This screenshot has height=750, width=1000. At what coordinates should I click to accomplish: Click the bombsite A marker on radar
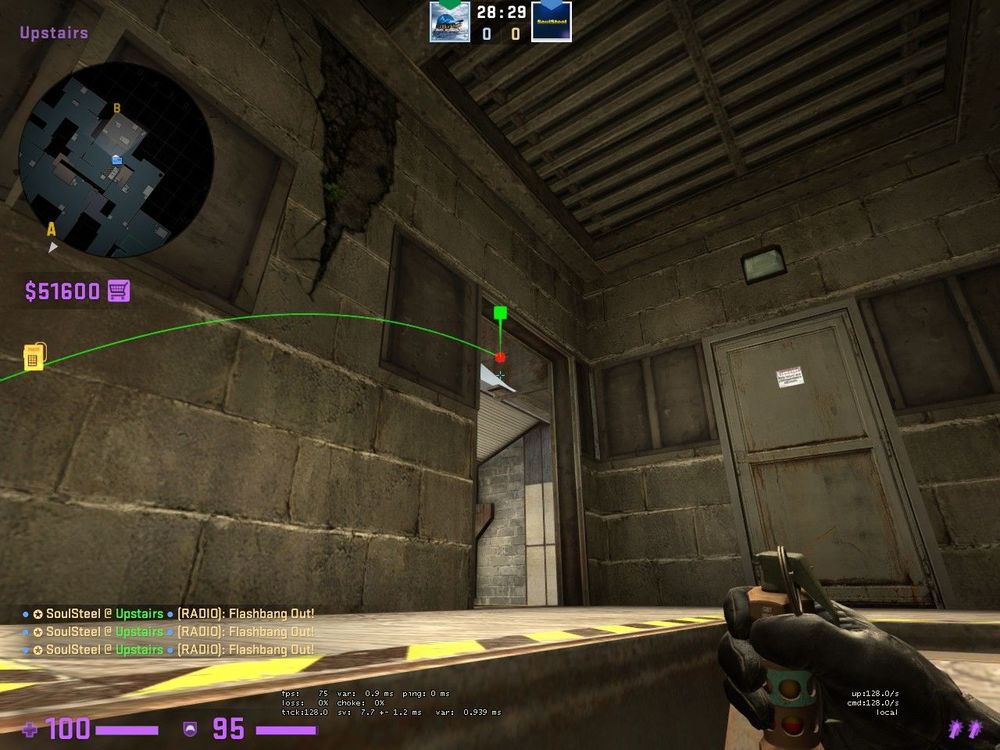click(x=51, y=229)
